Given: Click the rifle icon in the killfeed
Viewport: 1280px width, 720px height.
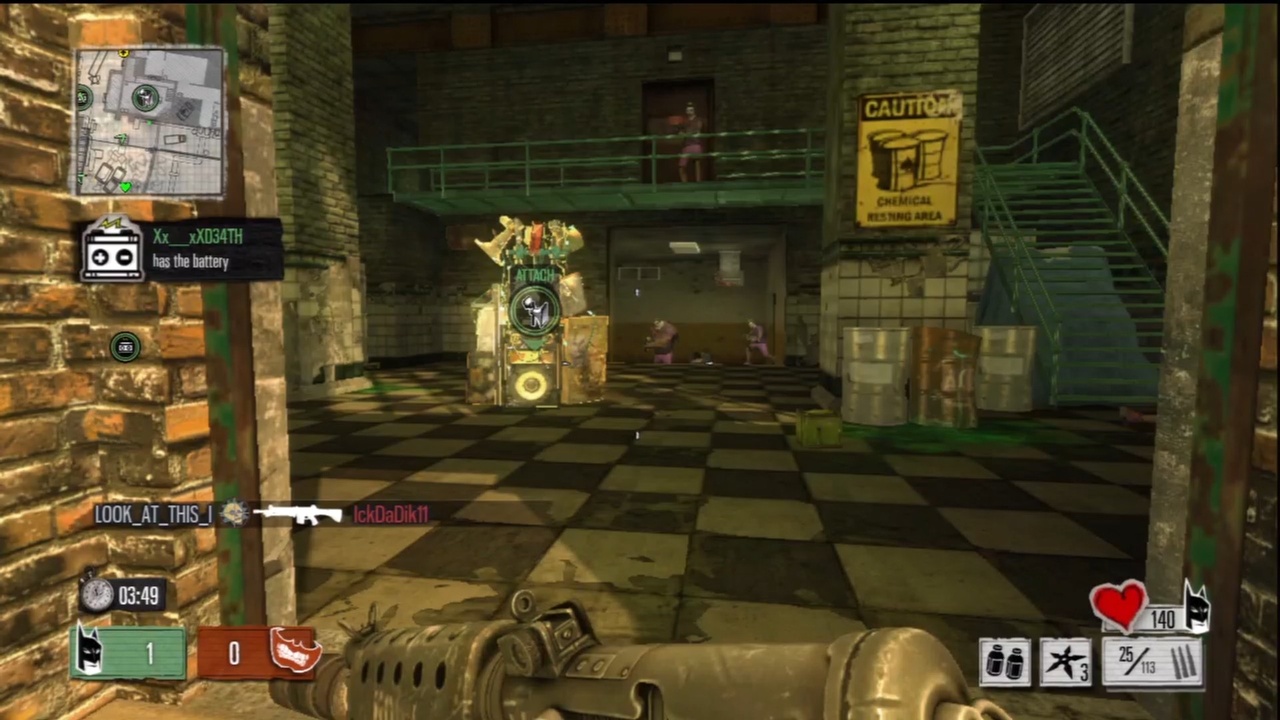Looking at the screenshot, I should pyautogui.click(x=298, y=514).
